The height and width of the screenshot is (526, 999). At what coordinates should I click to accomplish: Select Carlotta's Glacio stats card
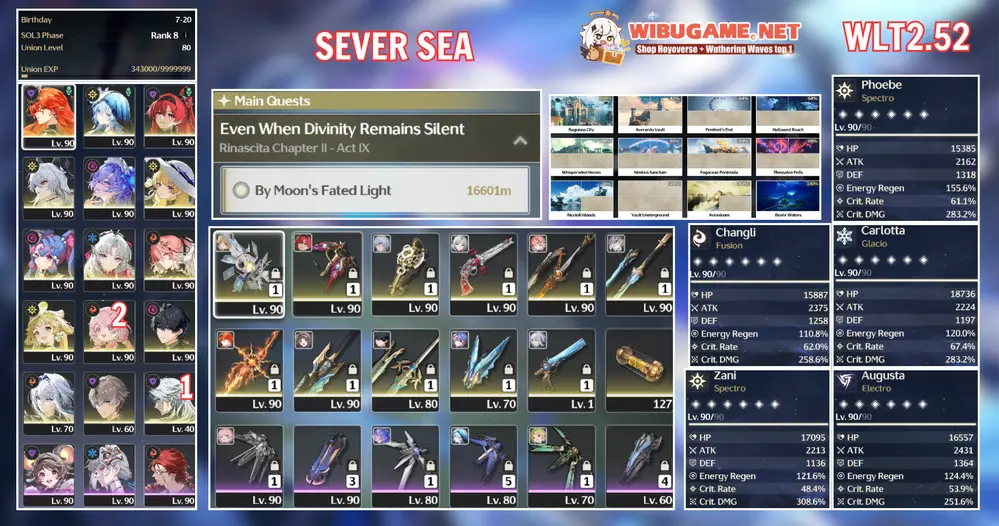903,294
